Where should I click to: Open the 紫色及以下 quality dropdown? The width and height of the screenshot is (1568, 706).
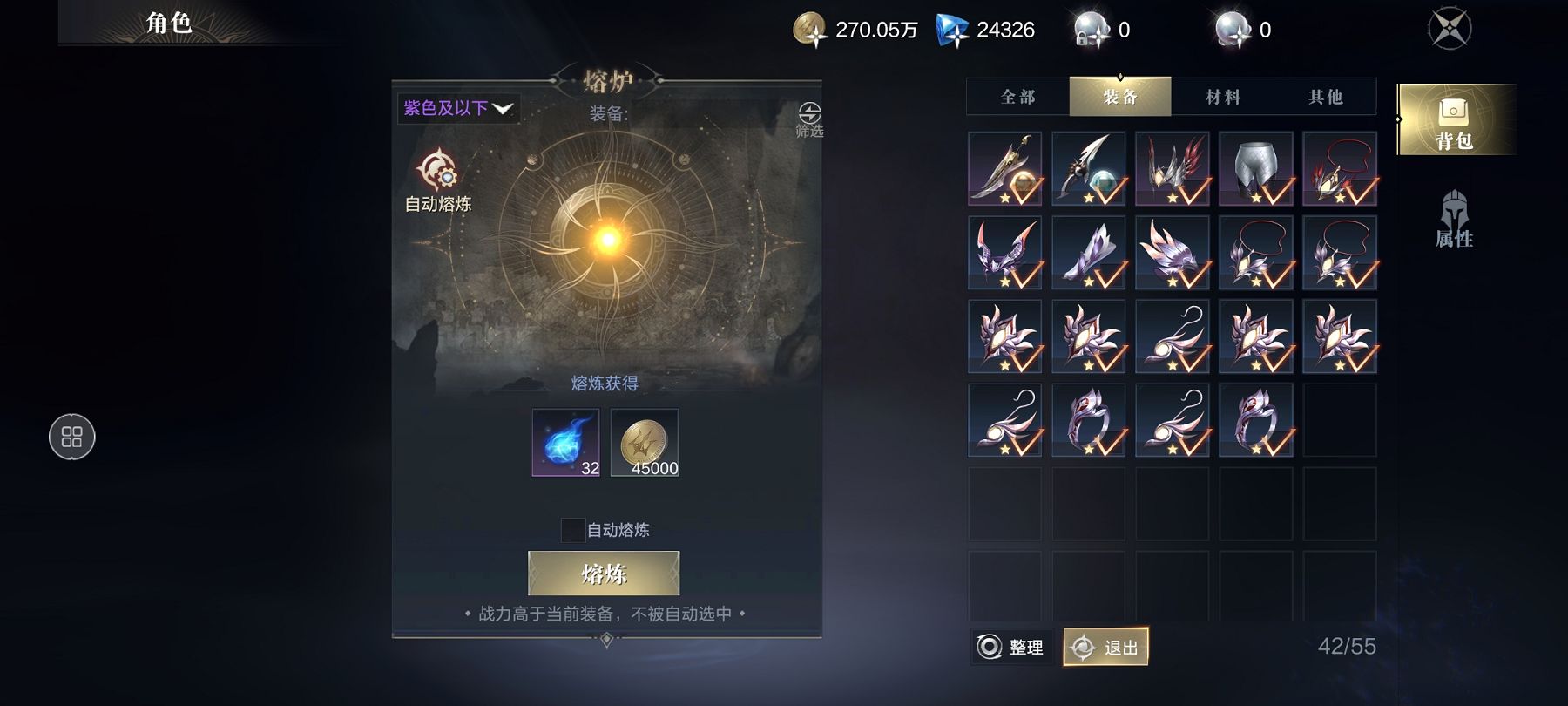(458, 109)
